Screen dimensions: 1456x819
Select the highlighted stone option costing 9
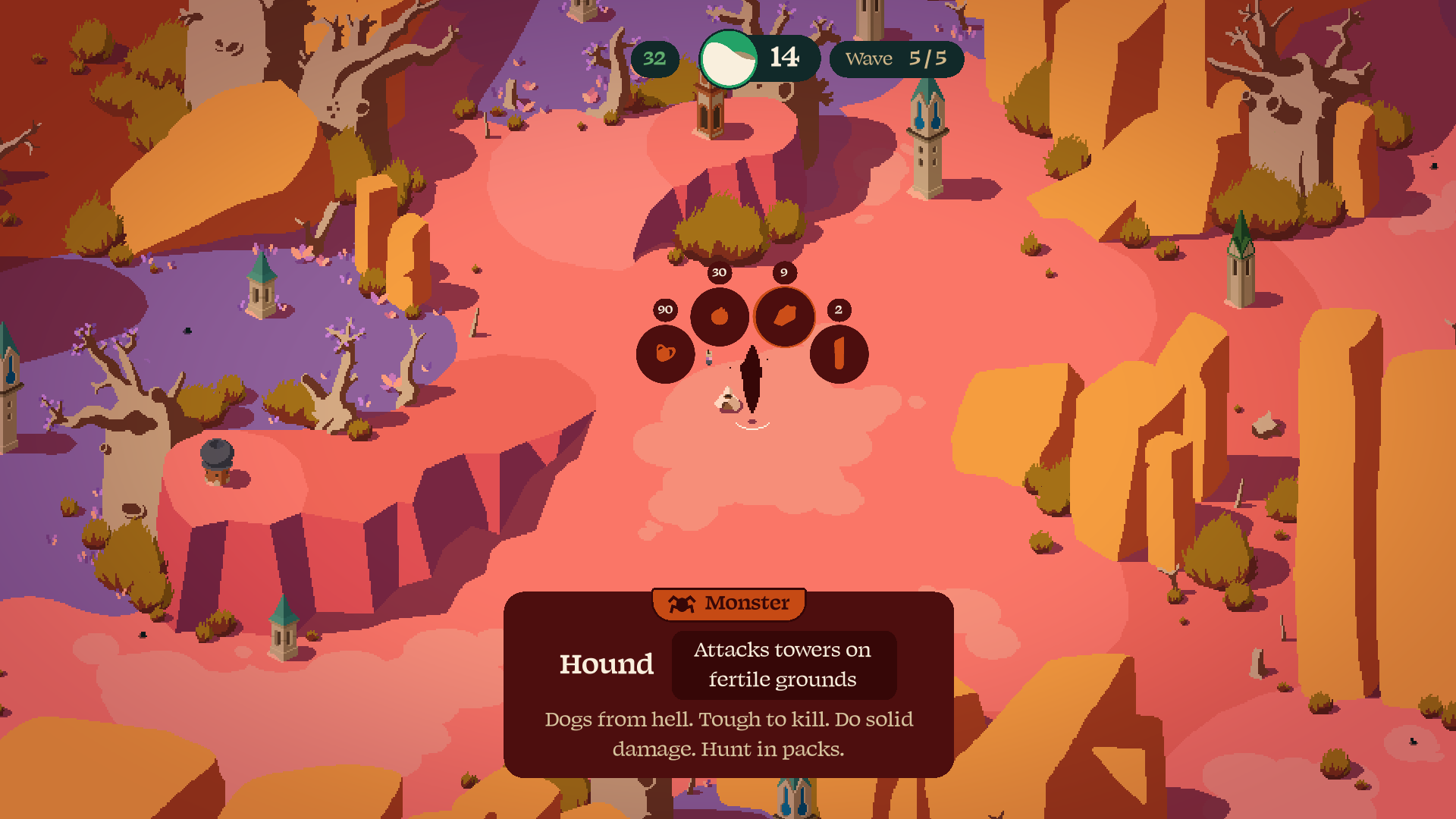785,315
